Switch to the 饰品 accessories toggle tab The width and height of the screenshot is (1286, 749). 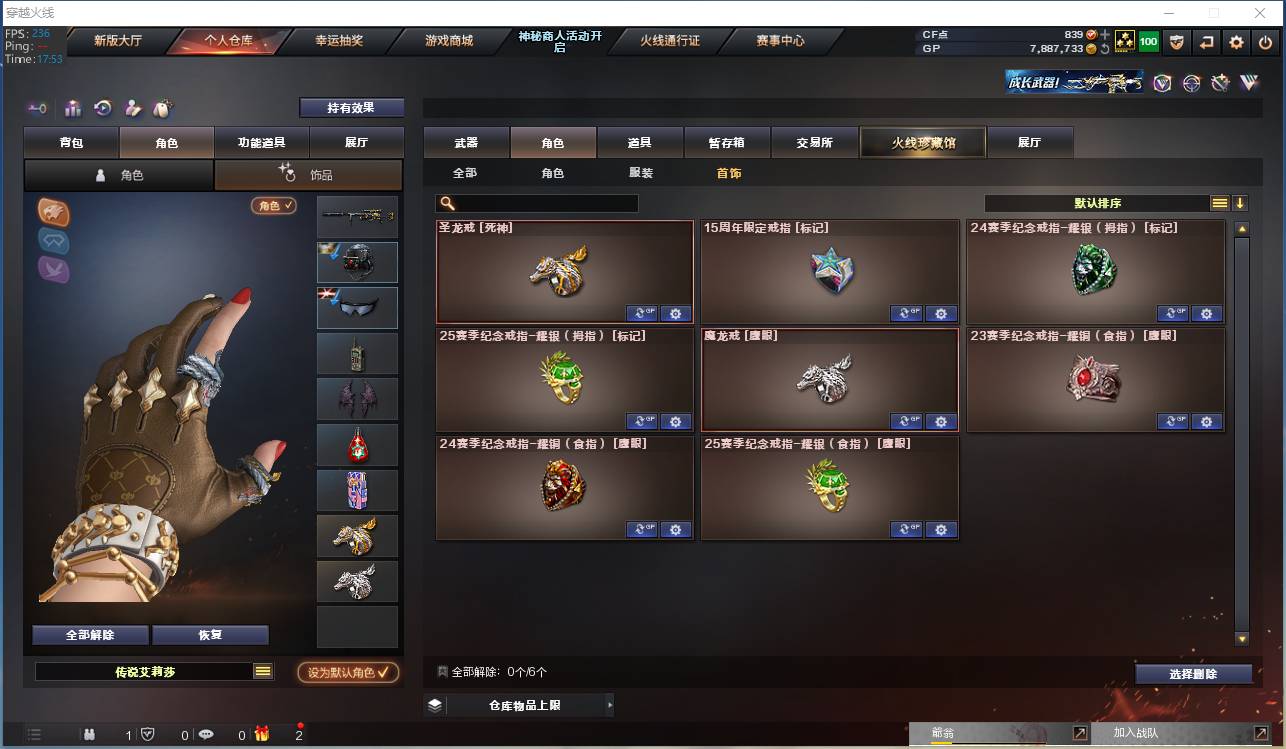coord(309,174)
